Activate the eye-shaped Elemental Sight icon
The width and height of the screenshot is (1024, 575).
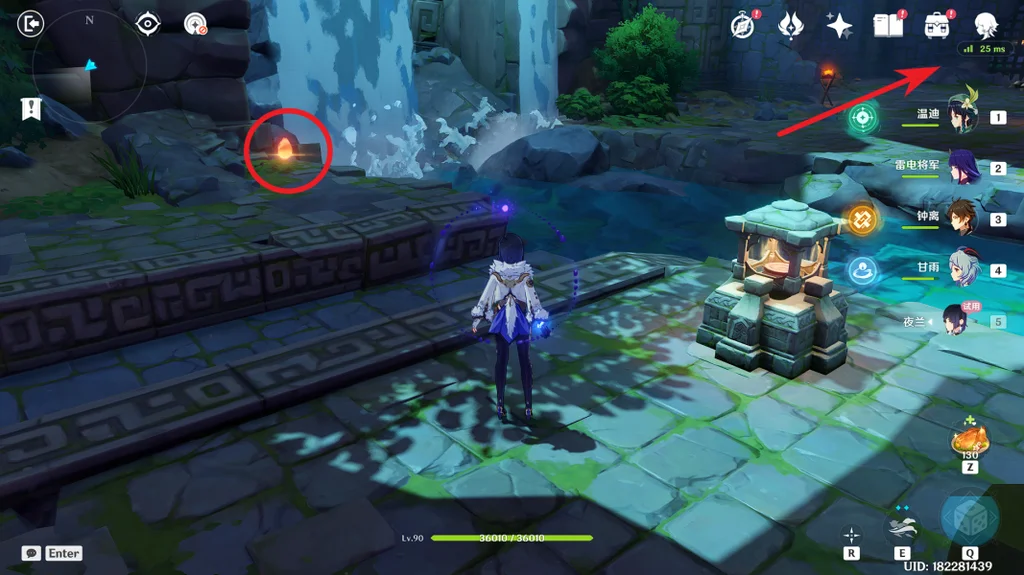click(x=149, y=23)
